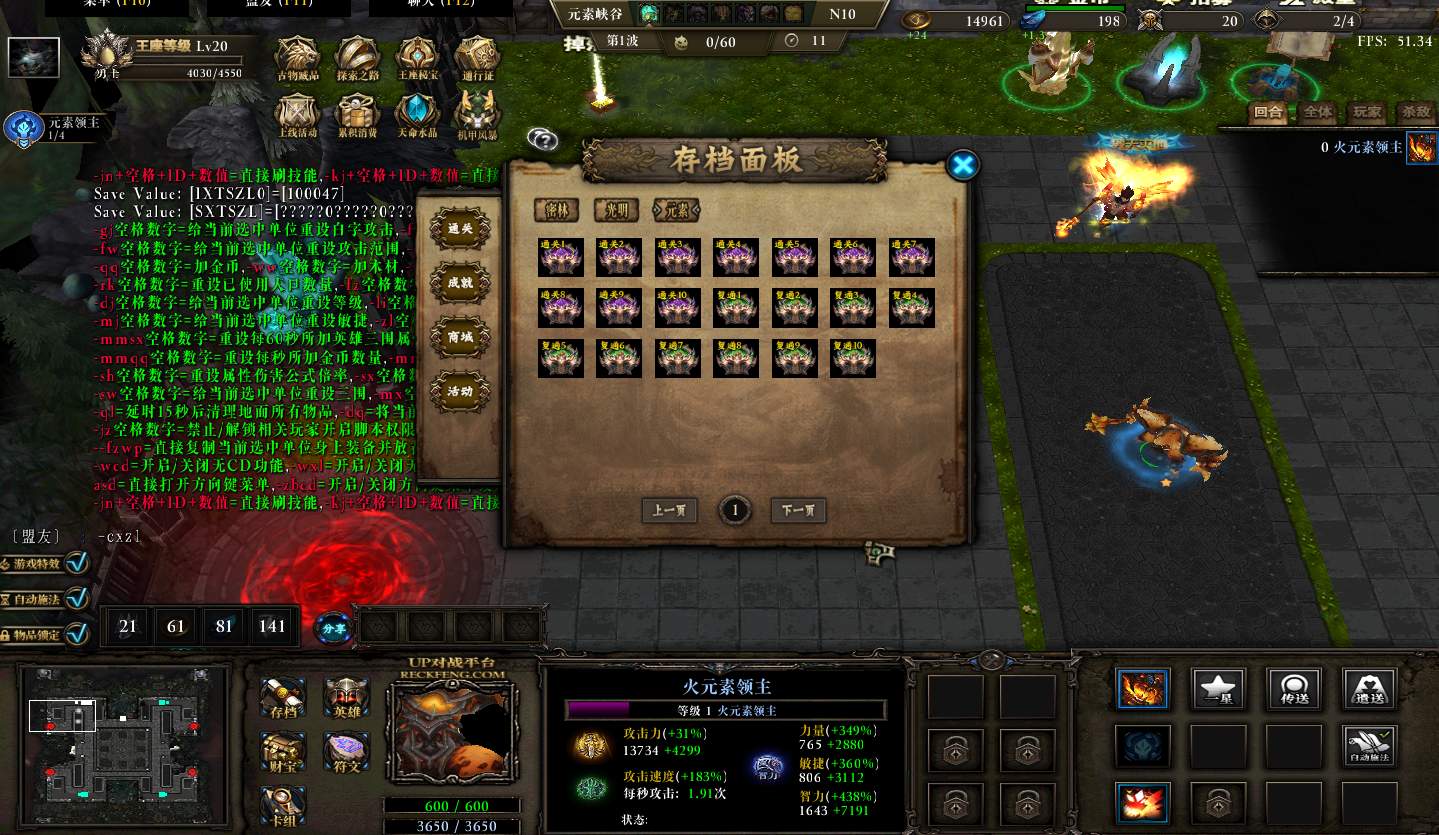Viewport: 1439px width, 835px height.
Task: Click the blue 分享 share button
Action: coord(332,628)
